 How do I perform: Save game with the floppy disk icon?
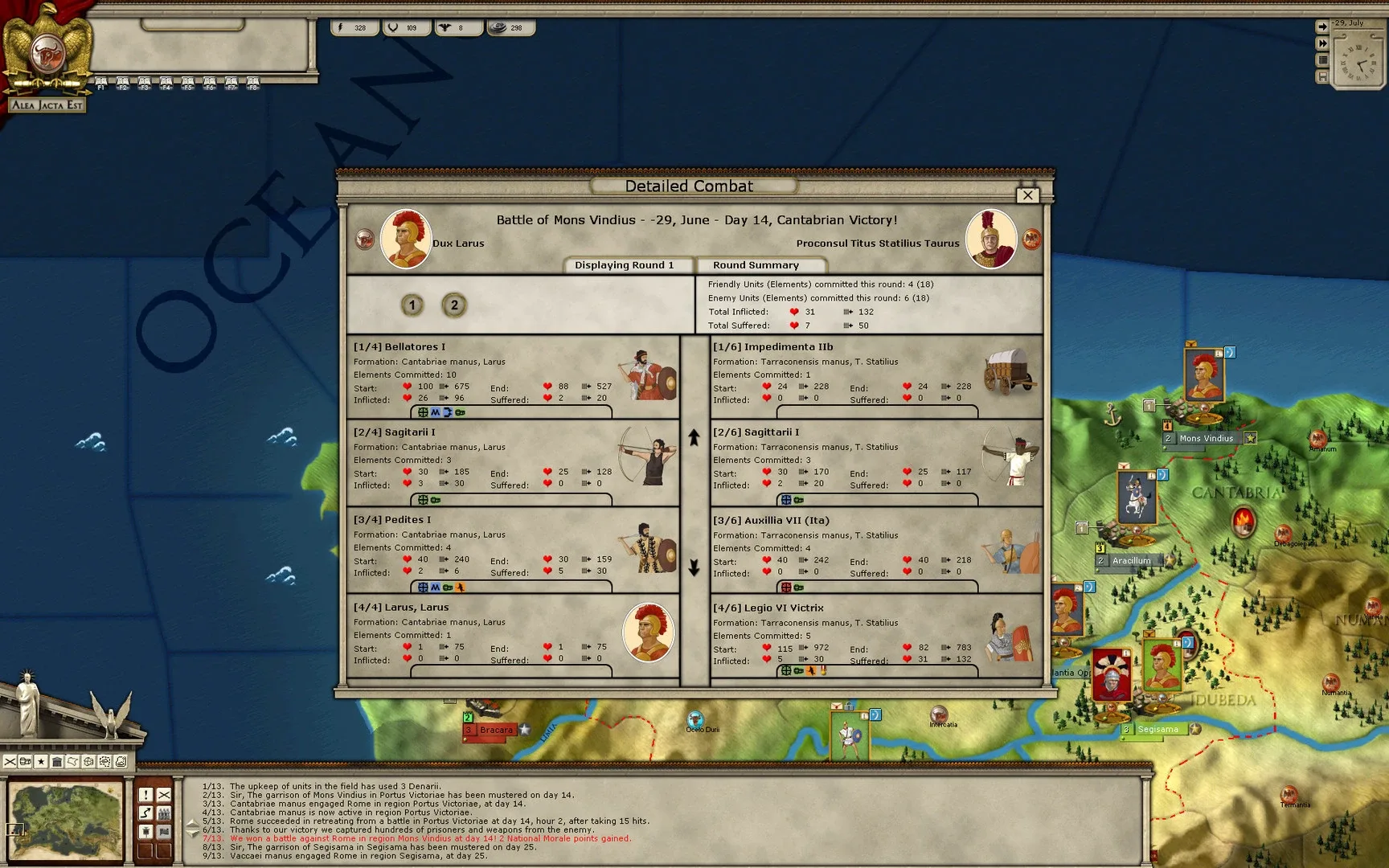click(x=1321, y=77)
